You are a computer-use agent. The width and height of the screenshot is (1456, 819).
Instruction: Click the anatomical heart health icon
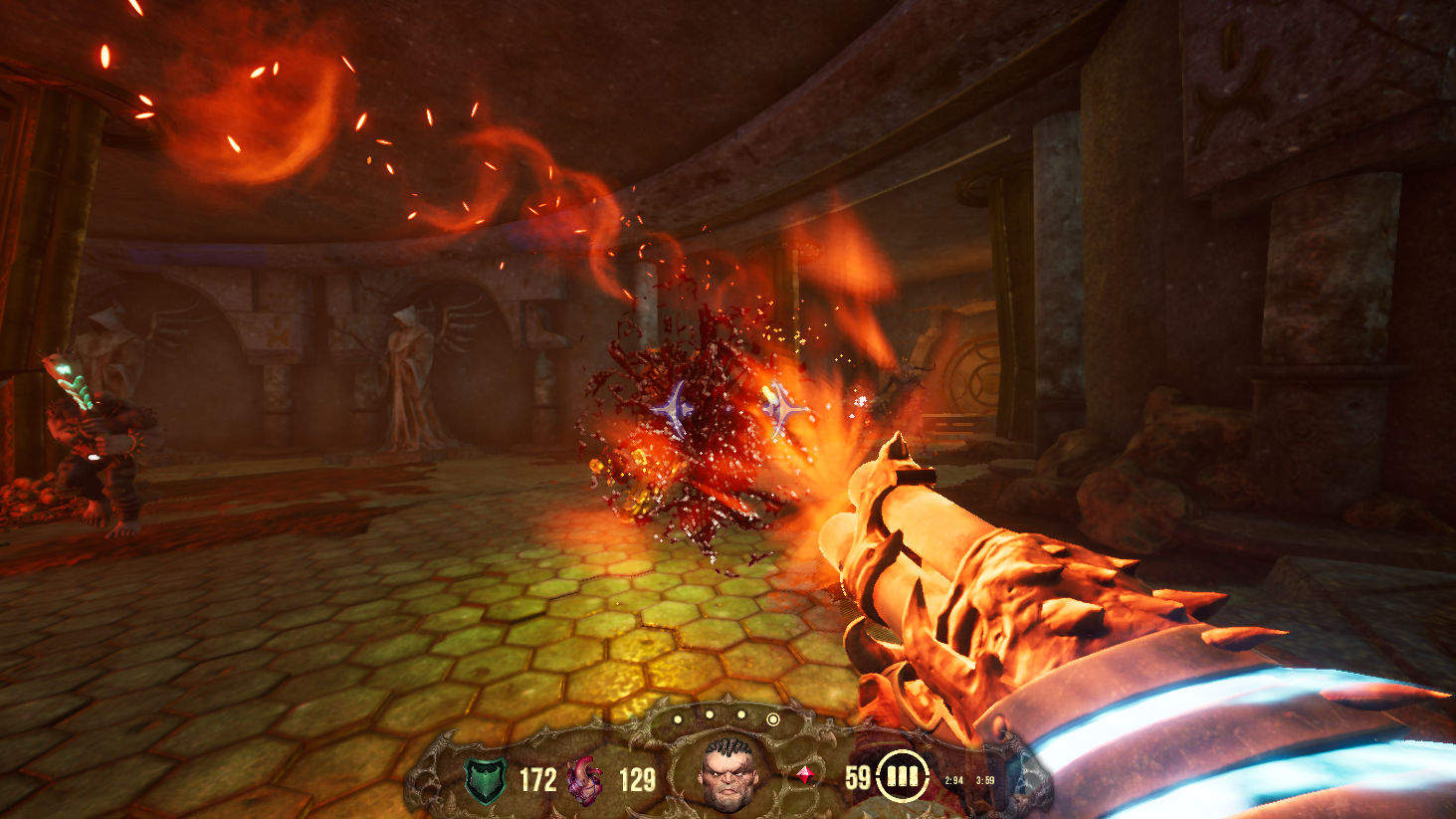pyautogui.click(x=585, y=779)
